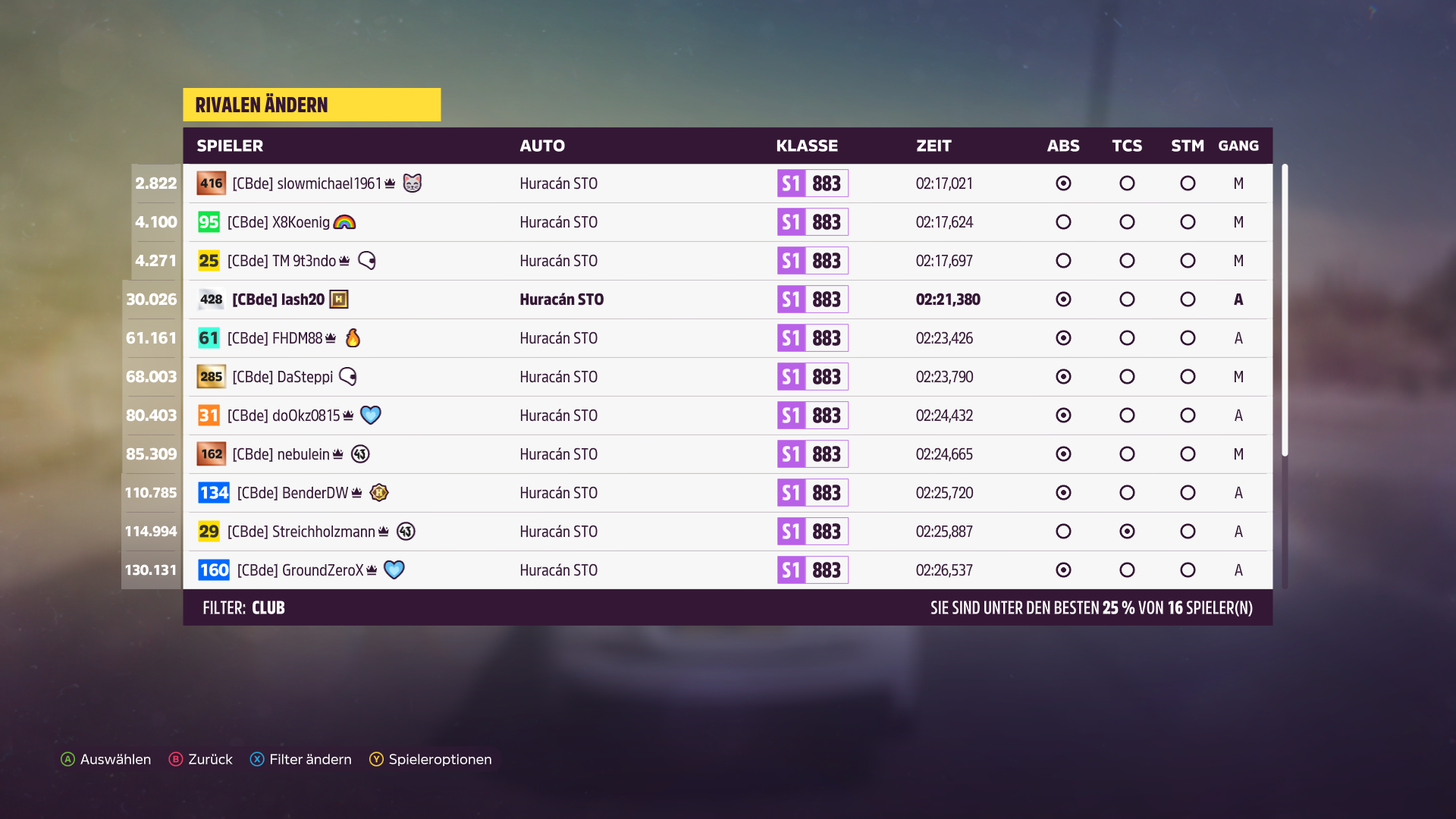Click the badge emoji beside BenderDW
This screenshot has height=819, width=1456.
(x=379, y=492)
